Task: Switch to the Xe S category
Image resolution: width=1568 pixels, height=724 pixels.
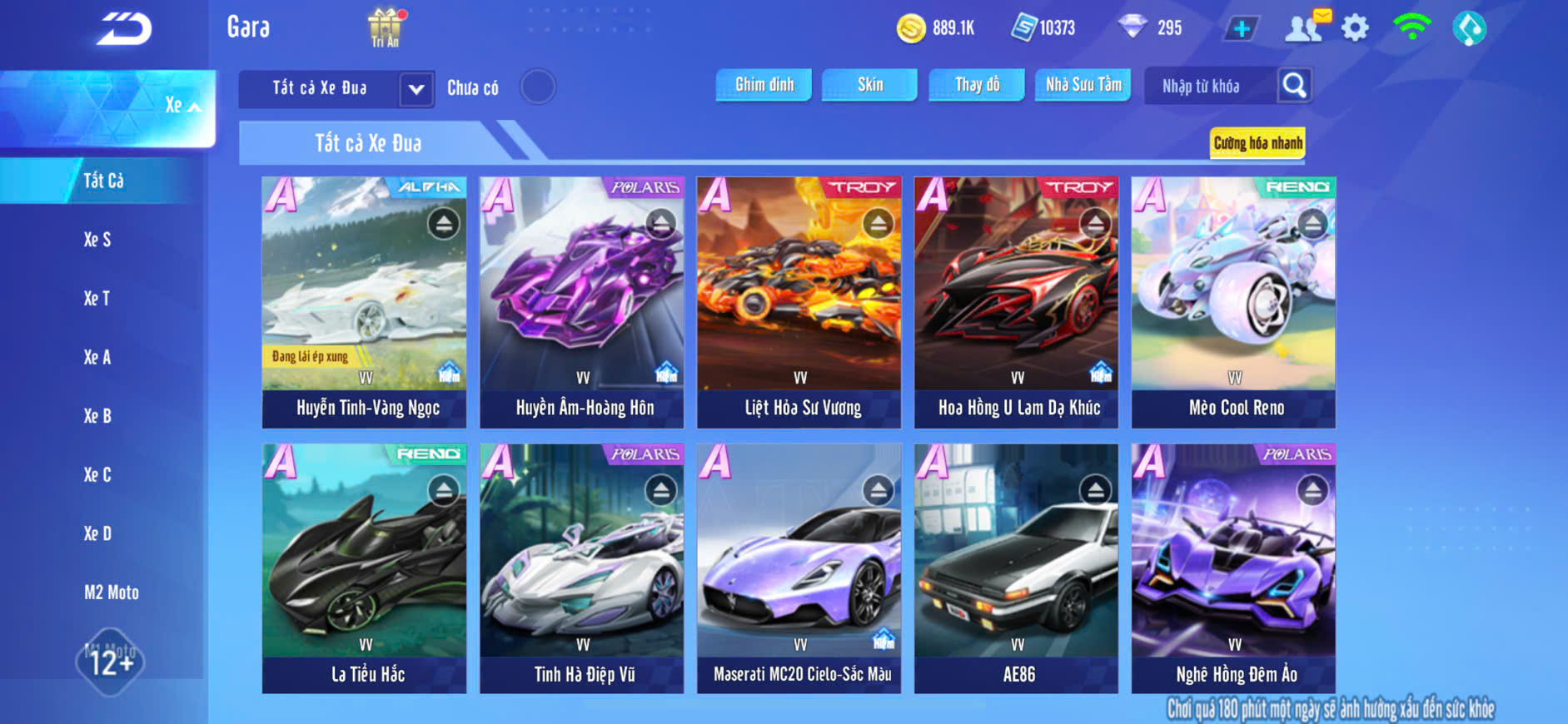Action: point(97,240)
